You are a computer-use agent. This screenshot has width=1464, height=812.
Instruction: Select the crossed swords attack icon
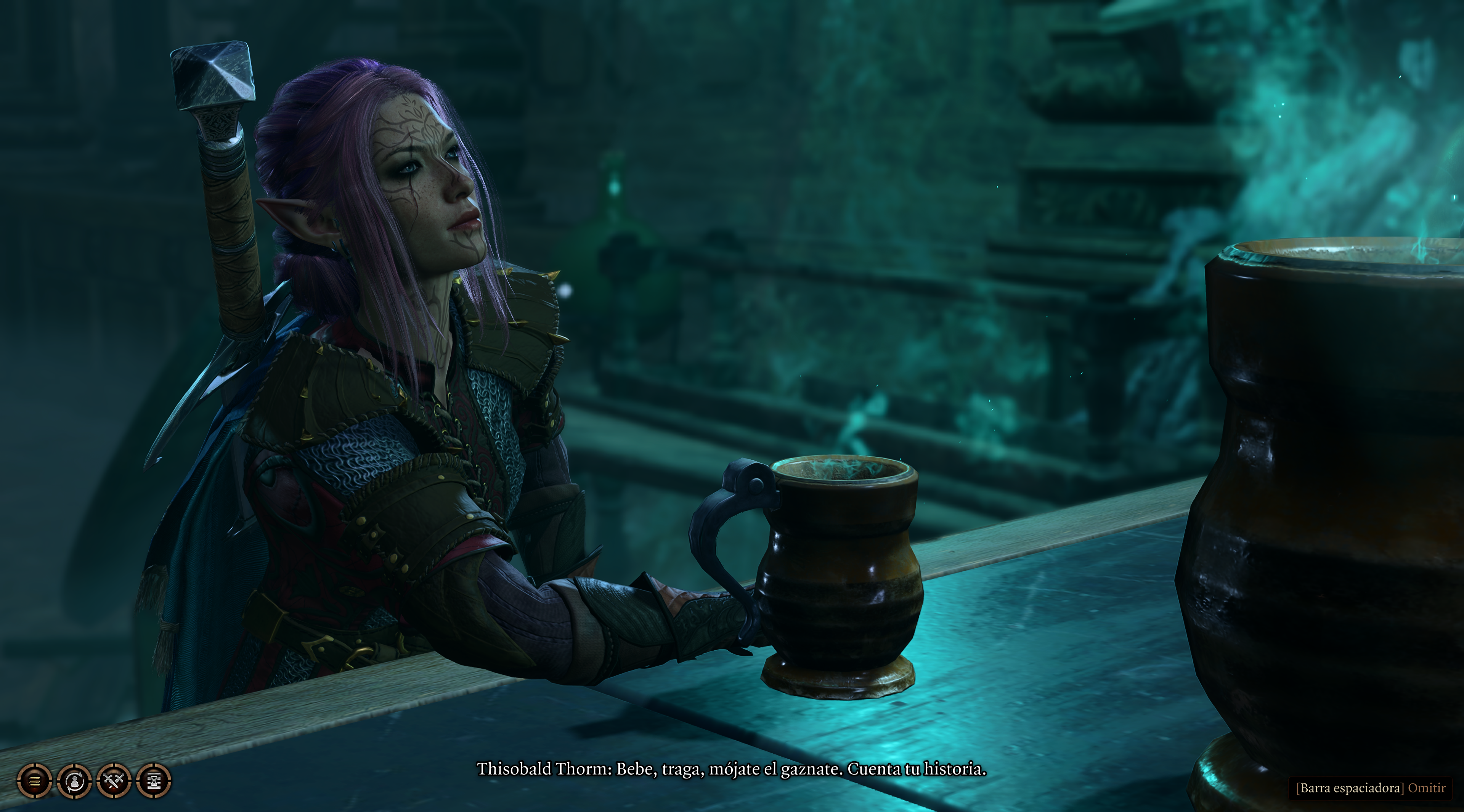coord(114,781)
